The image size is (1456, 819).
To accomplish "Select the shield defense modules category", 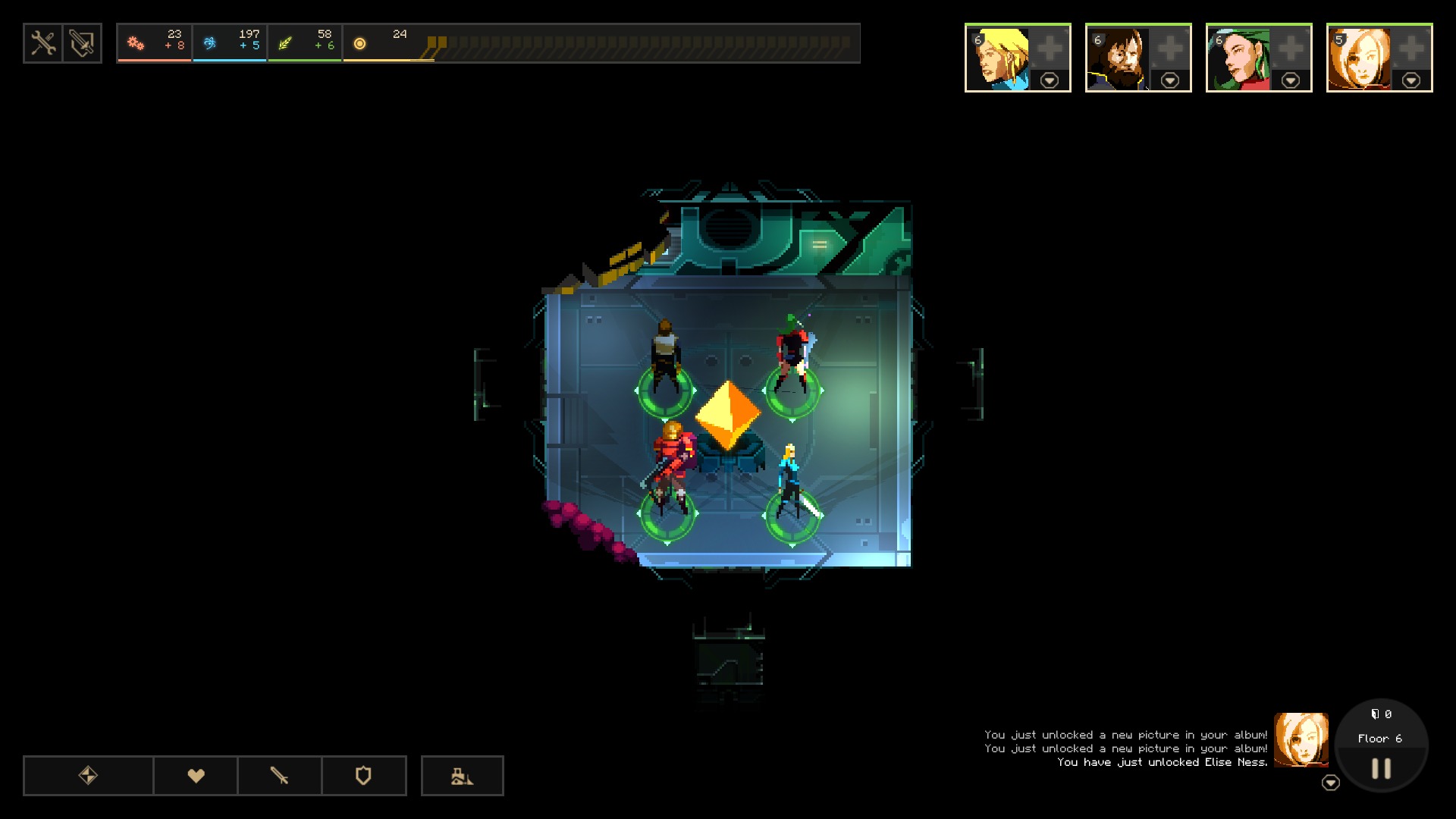I will click(x=362, y=776).
